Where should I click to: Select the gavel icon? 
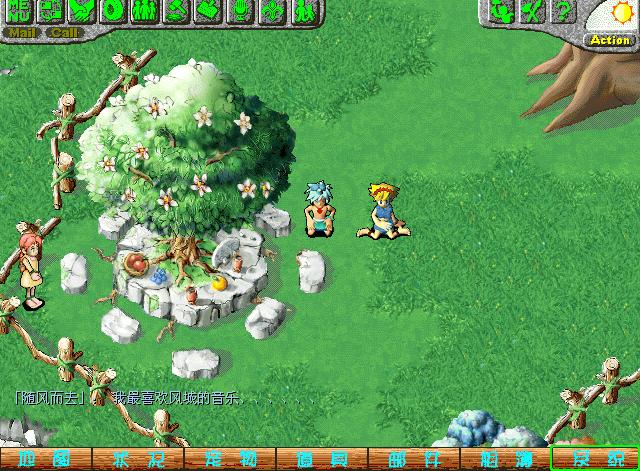[x=177, y=11]
